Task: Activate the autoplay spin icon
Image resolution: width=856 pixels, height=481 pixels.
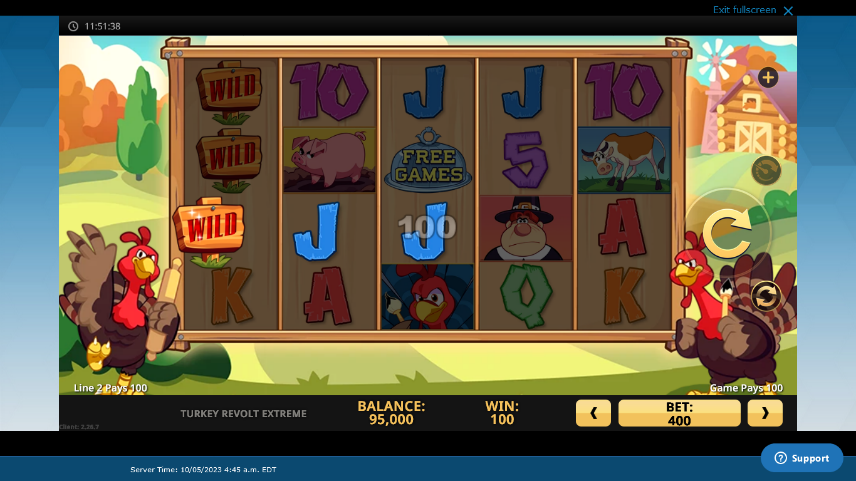Action: [x=766, y=296]
